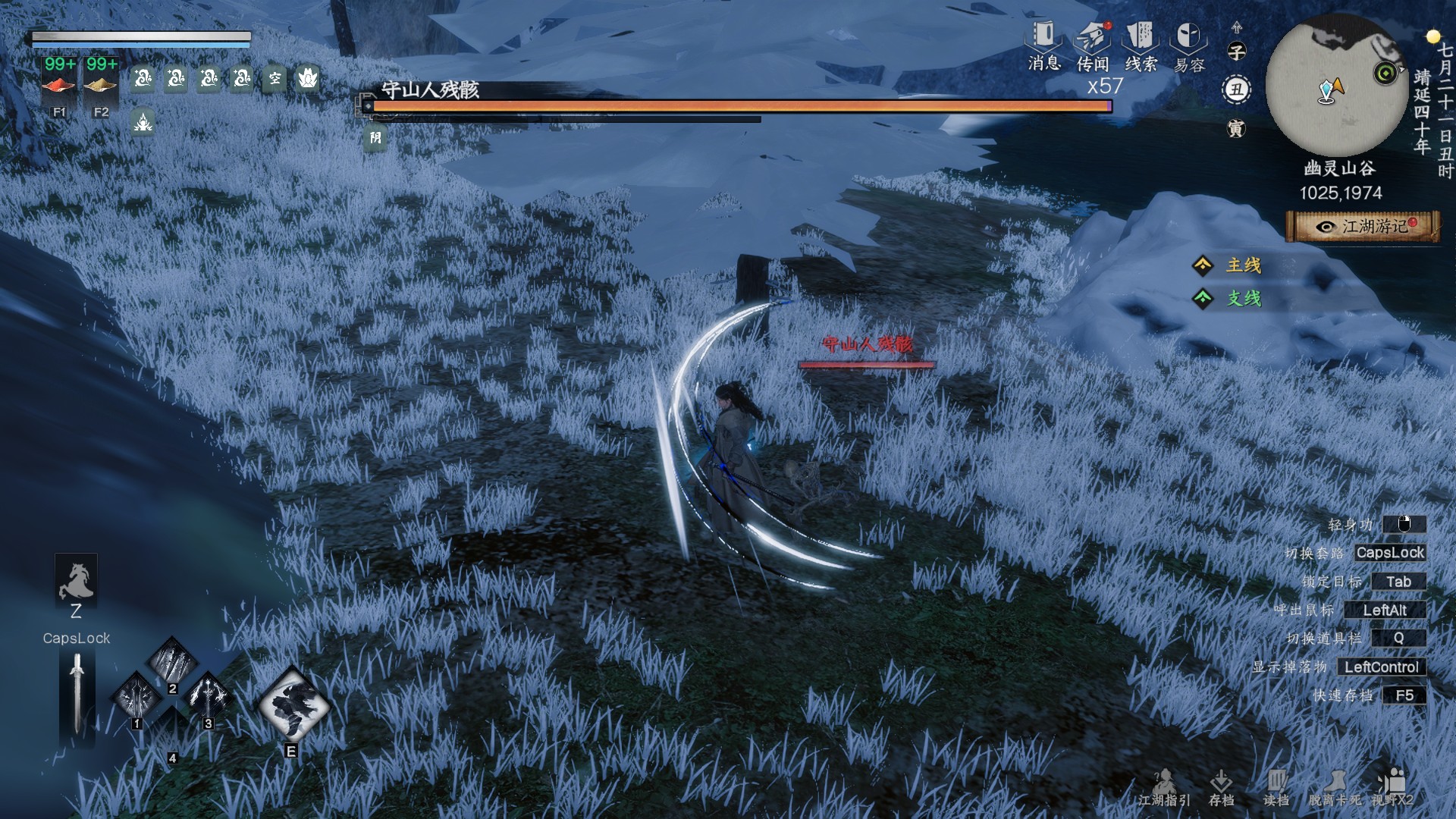Summon the horse mount icon
This screenshot has height=819, width=1456.
[76, 580]
